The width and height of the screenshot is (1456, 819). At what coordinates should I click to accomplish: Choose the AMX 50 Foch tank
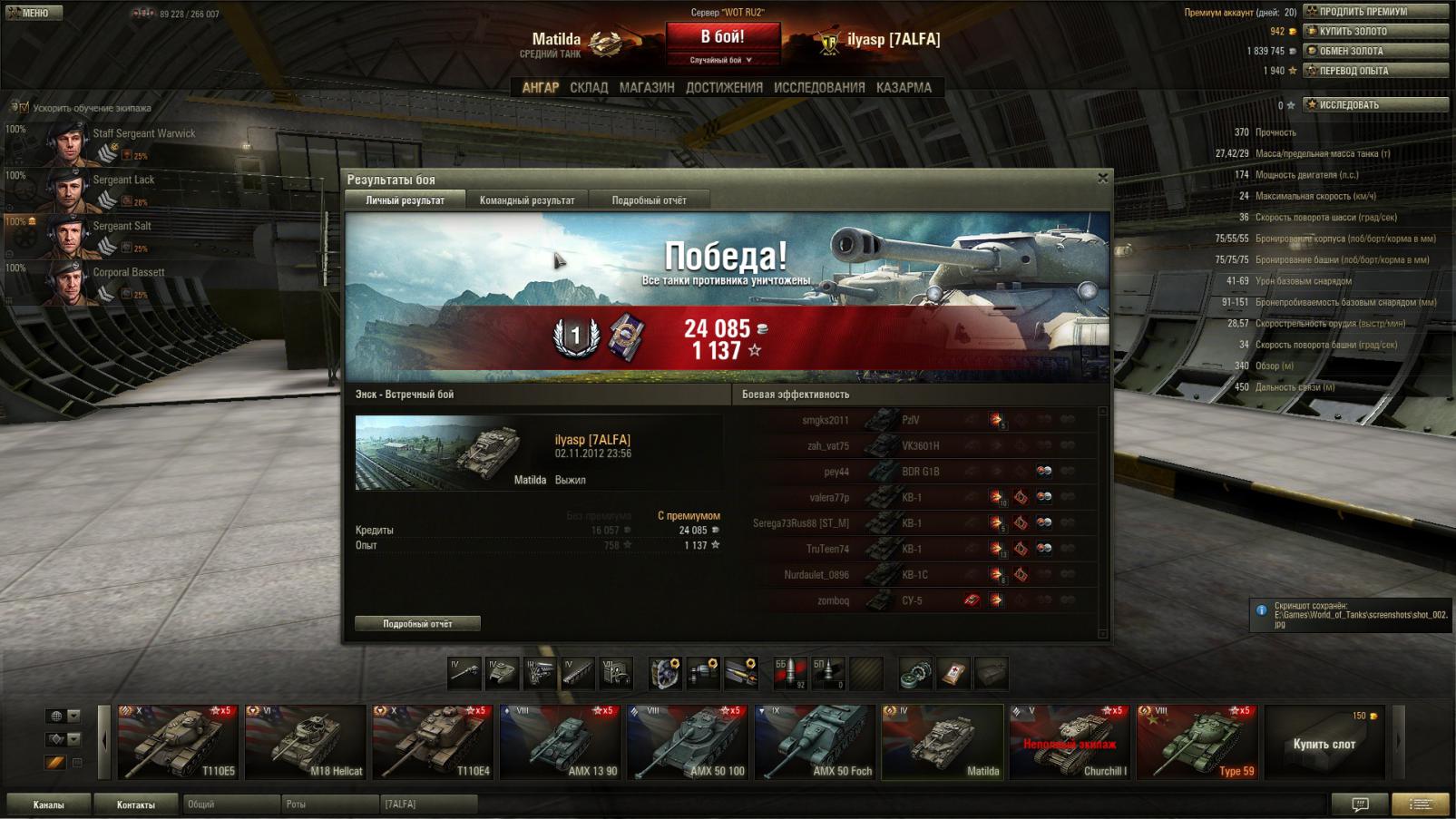pos(815,742)
